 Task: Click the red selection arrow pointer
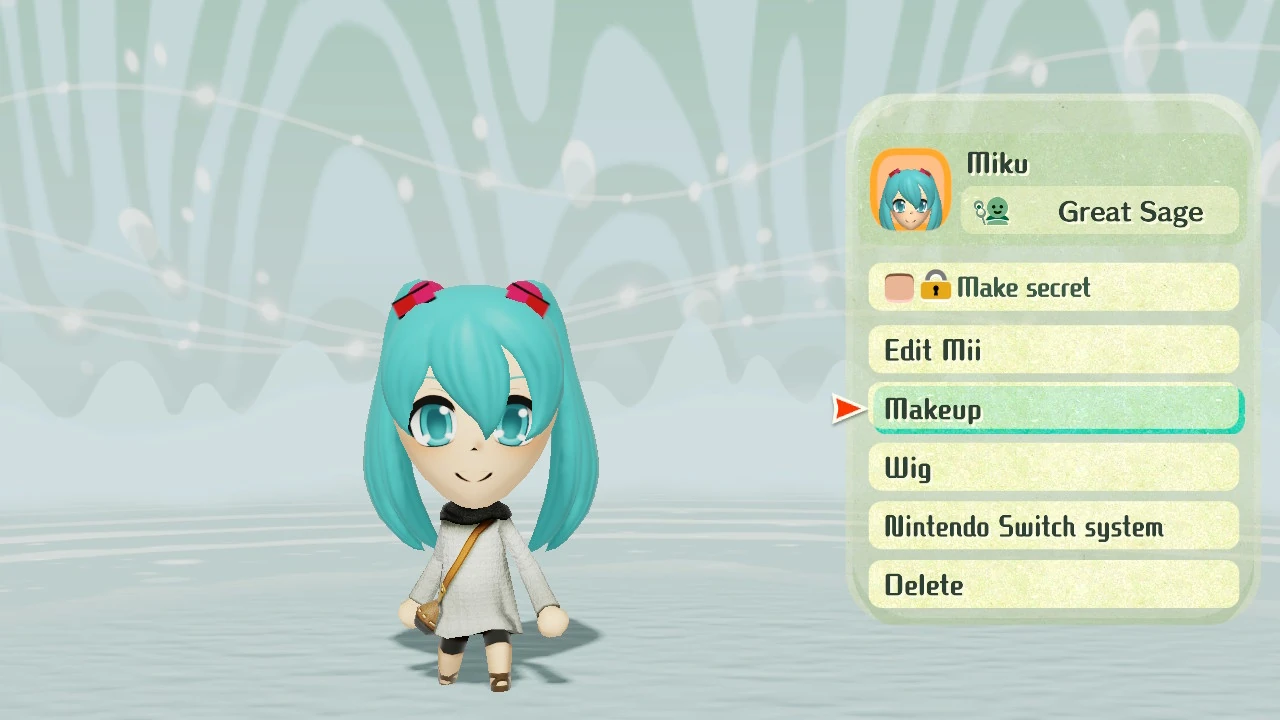[x=847, y=408]
